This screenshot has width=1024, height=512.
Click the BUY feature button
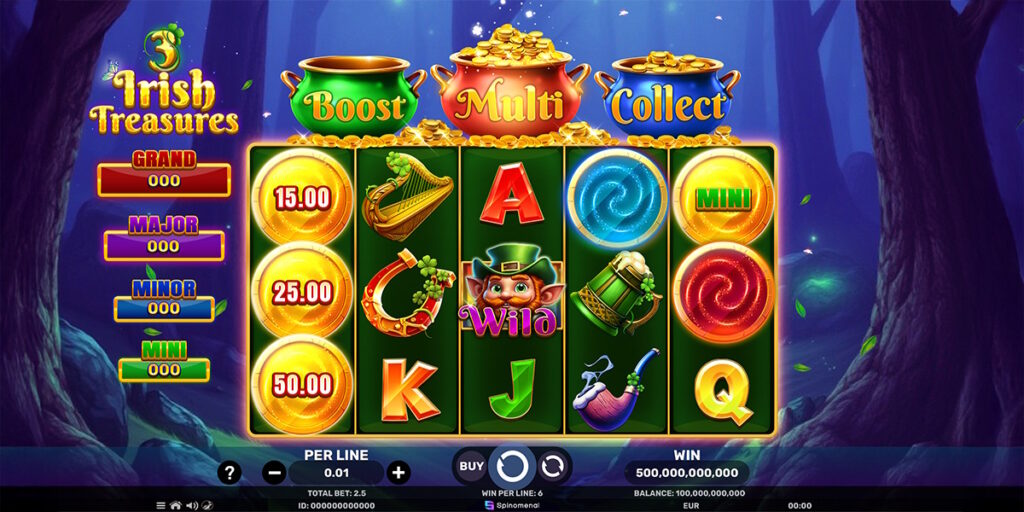click(x=471, y=465)
